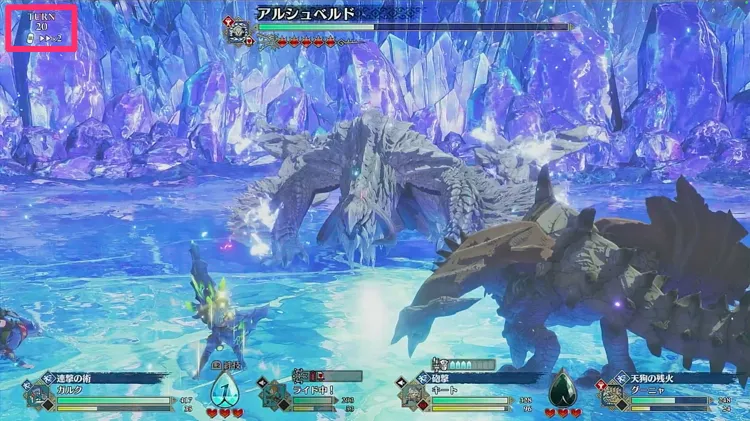
Task: Activate the light blue kinship gem gauge
Action: point(224,387)
